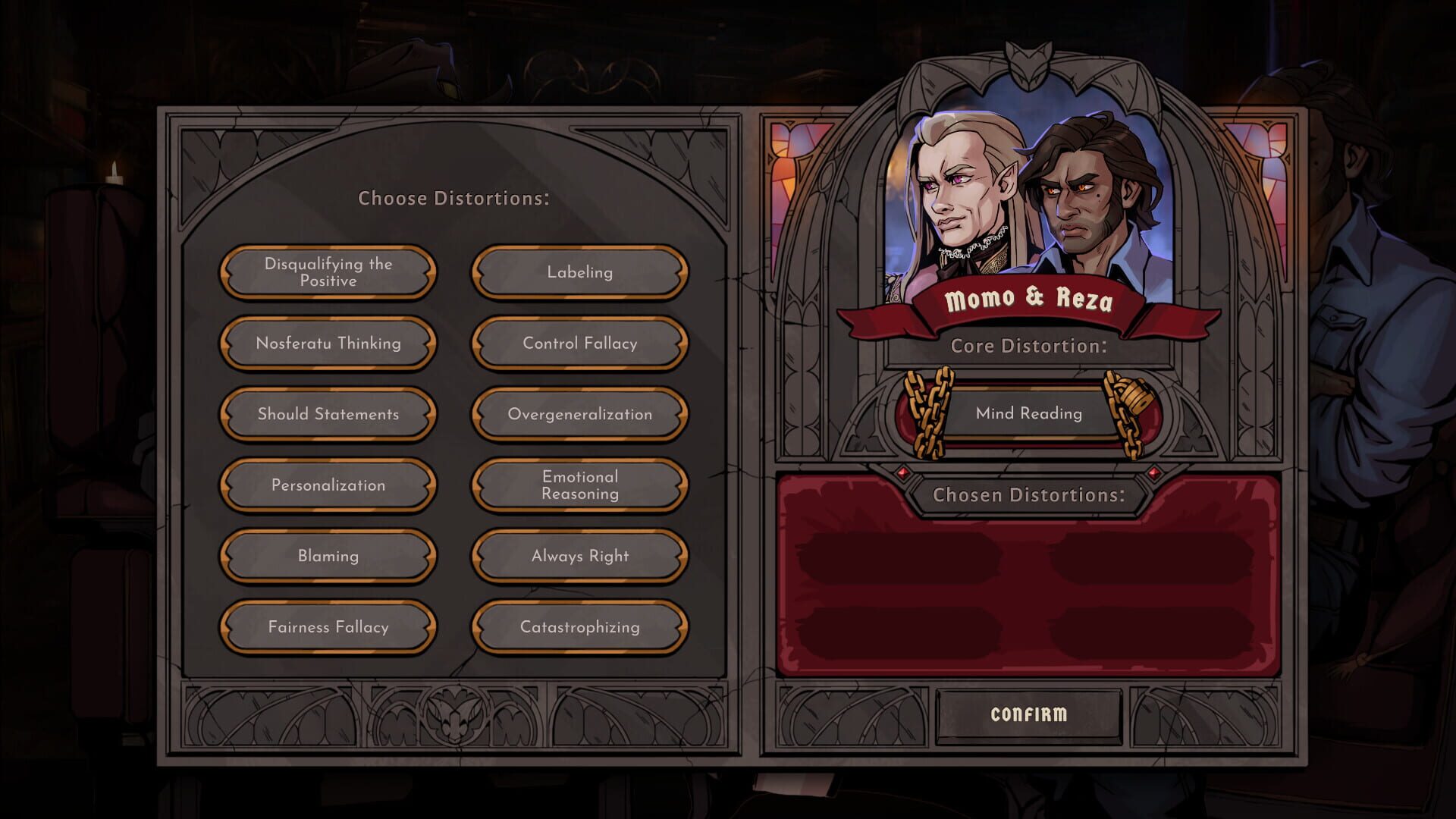Pick Personalization from the distortion list
The image size is (1456, 819).
(328, 485)
